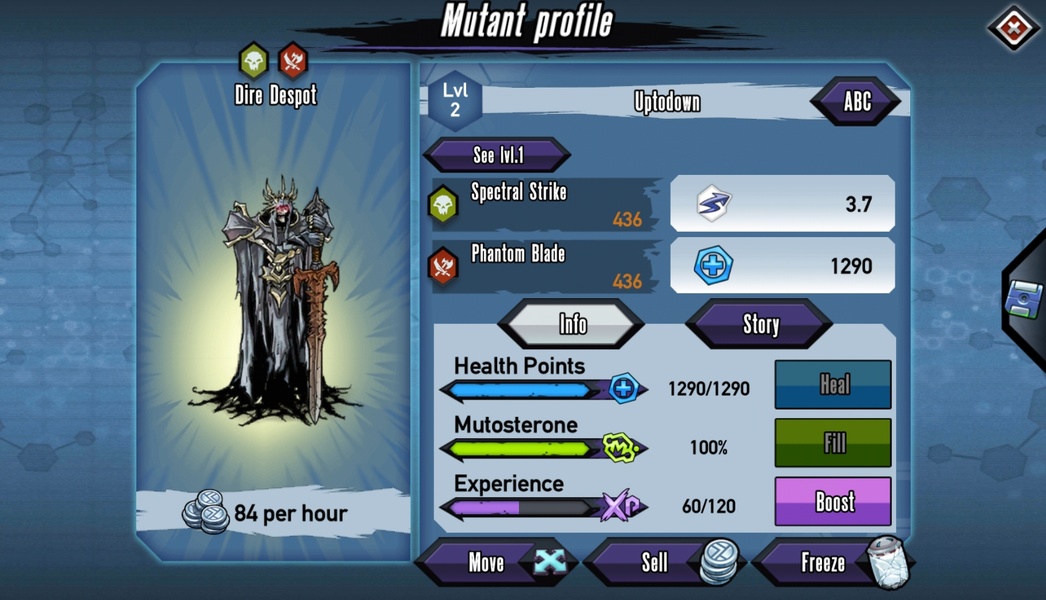Click the red crossed-blades gene icon above name
Screen dimensions: 1046x600
tap(293, 61)
